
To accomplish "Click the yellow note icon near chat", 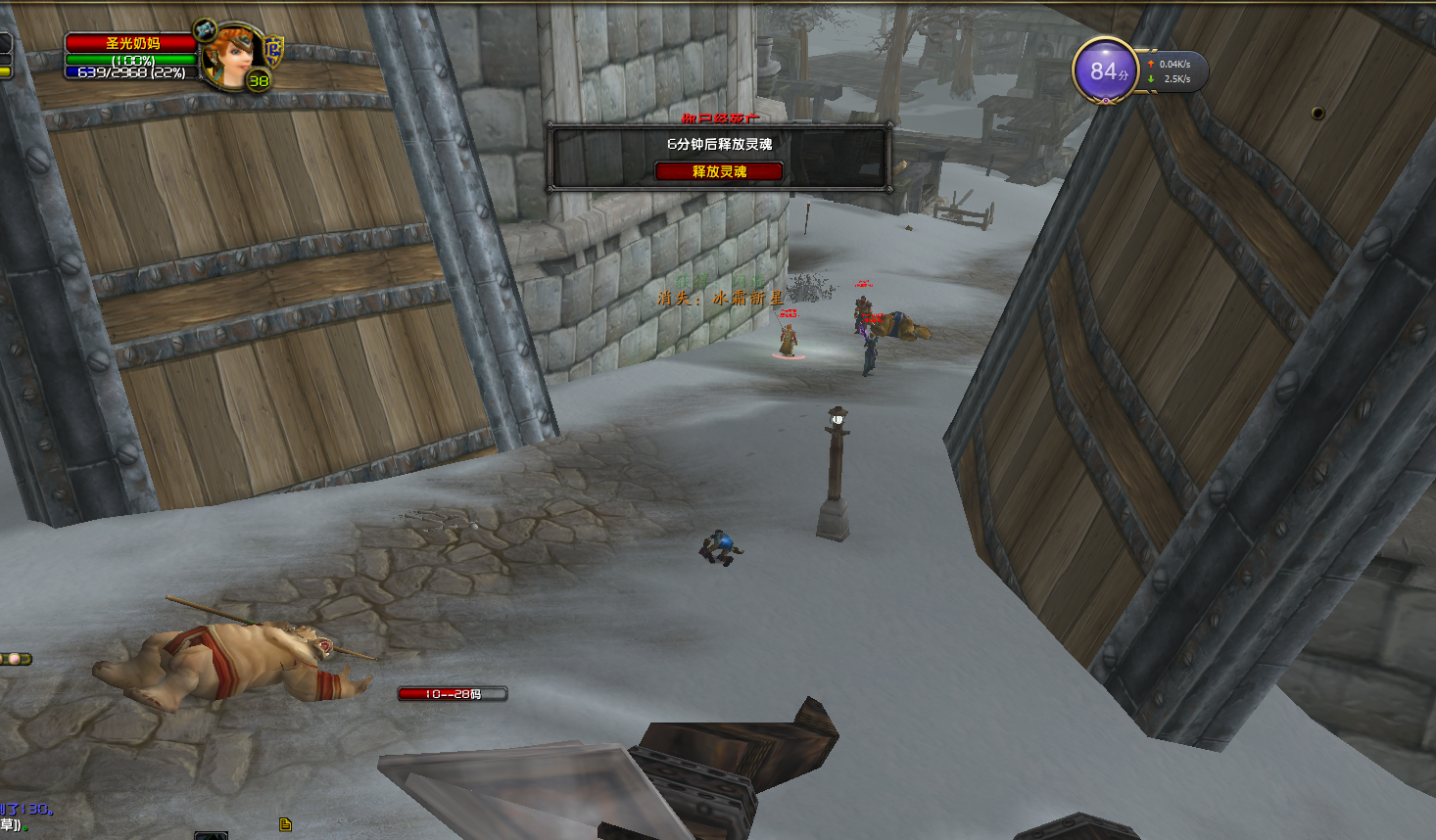I will point(285,824).
